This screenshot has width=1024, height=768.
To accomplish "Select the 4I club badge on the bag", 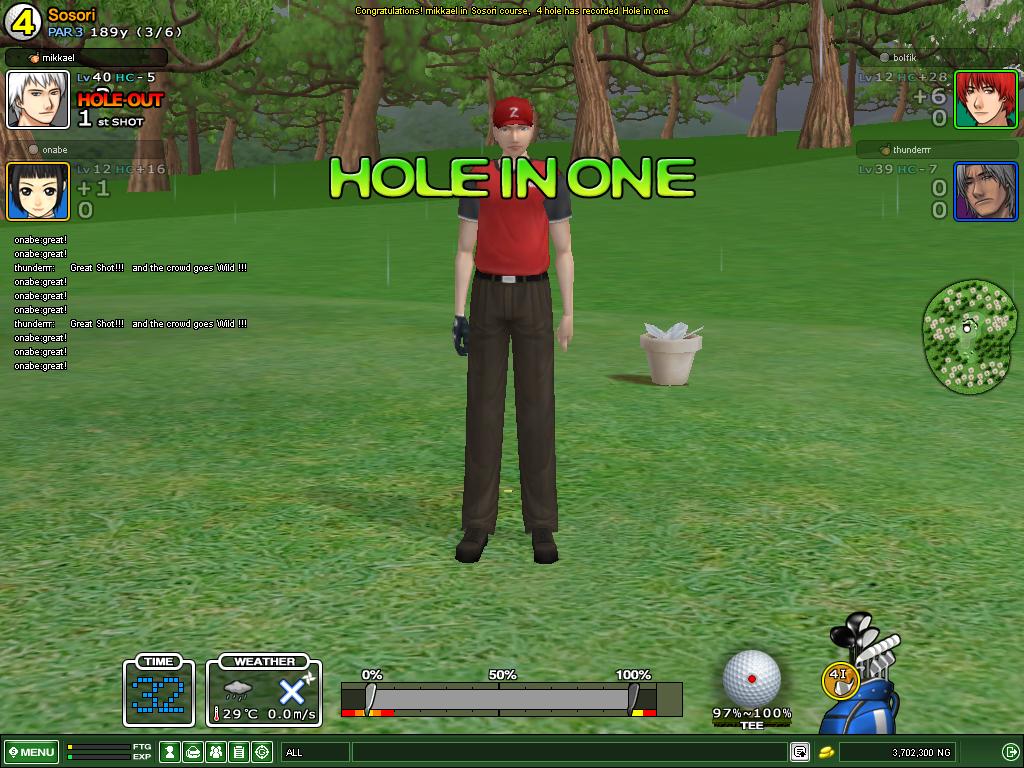I will coord(840,679).
